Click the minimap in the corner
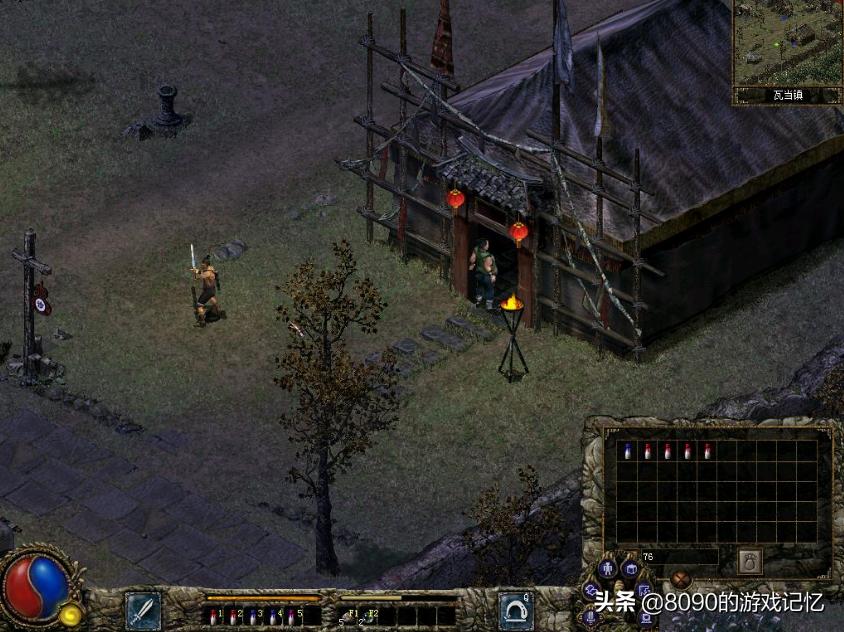Screen dimensions: 844x632 (x=787, y=43)
